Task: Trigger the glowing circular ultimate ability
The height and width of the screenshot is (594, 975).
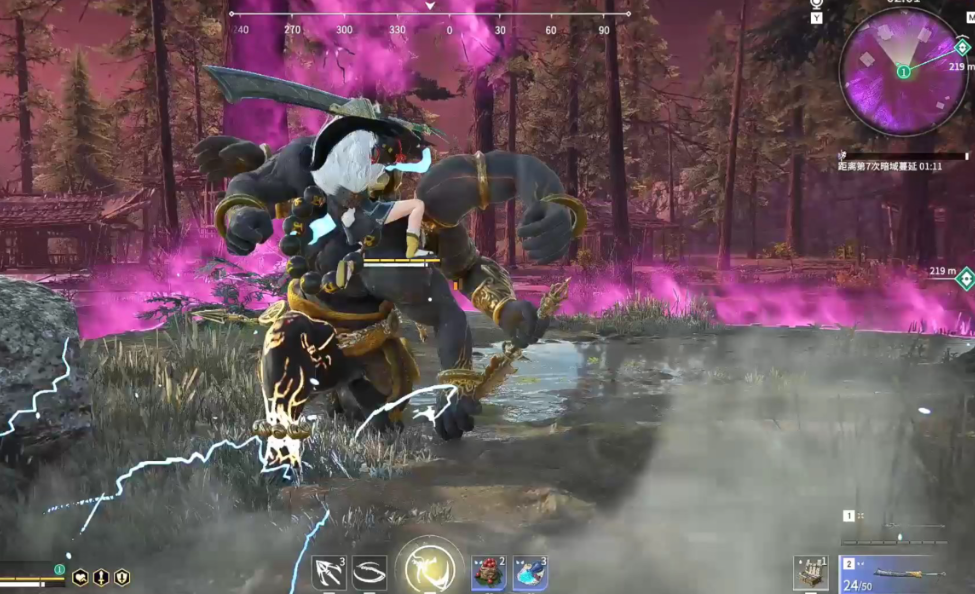Action: [430, 568]
